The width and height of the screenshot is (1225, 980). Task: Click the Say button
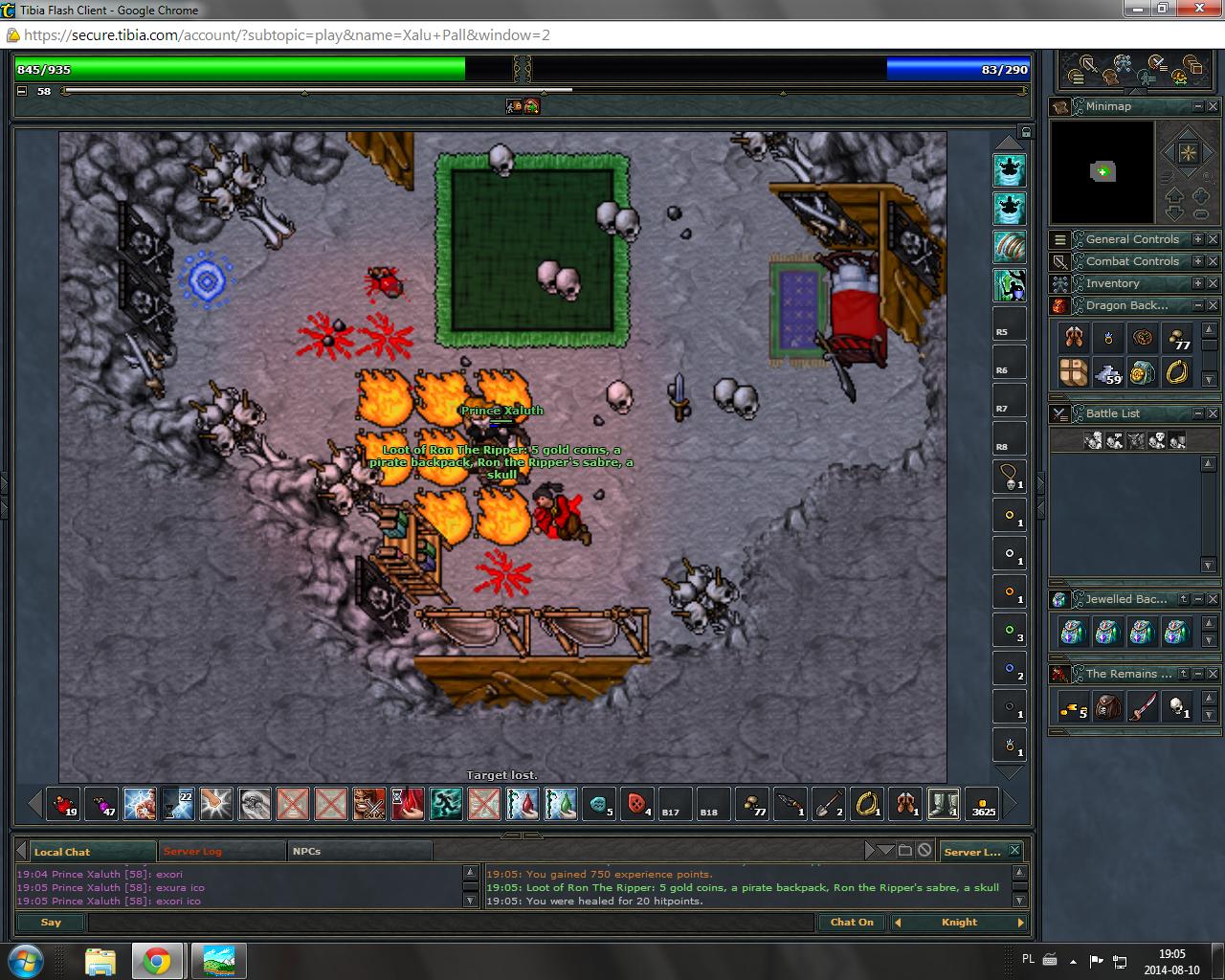pyautogui.click(x=51, y=923)
